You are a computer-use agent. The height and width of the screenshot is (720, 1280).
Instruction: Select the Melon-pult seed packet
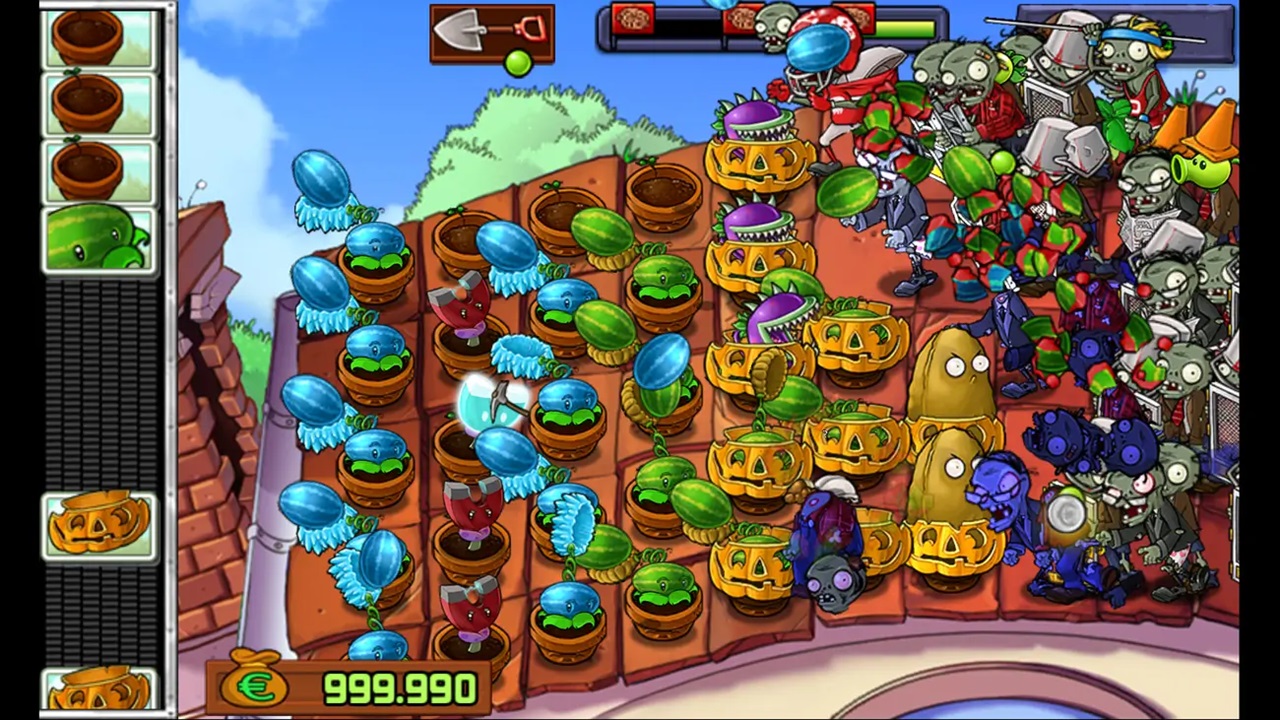point(99,240)
